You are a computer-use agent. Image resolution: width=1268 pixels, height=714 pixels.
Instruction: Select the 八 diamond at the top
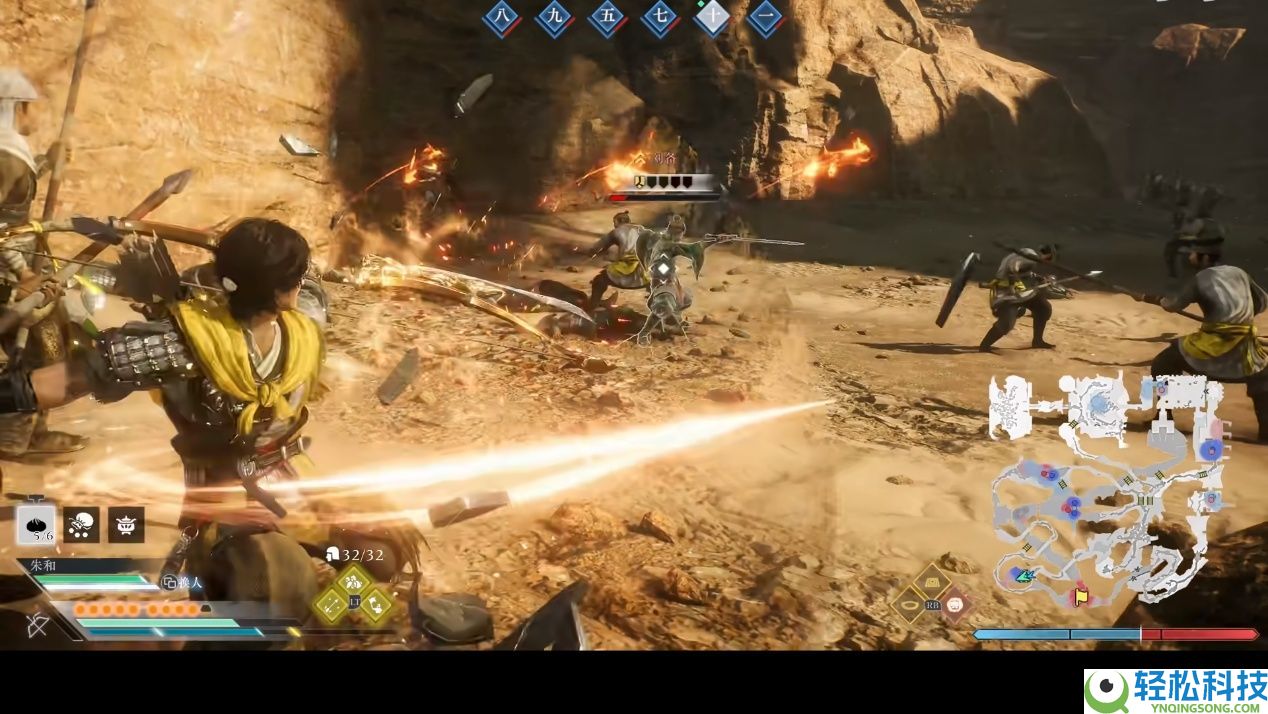pos(501,17)
